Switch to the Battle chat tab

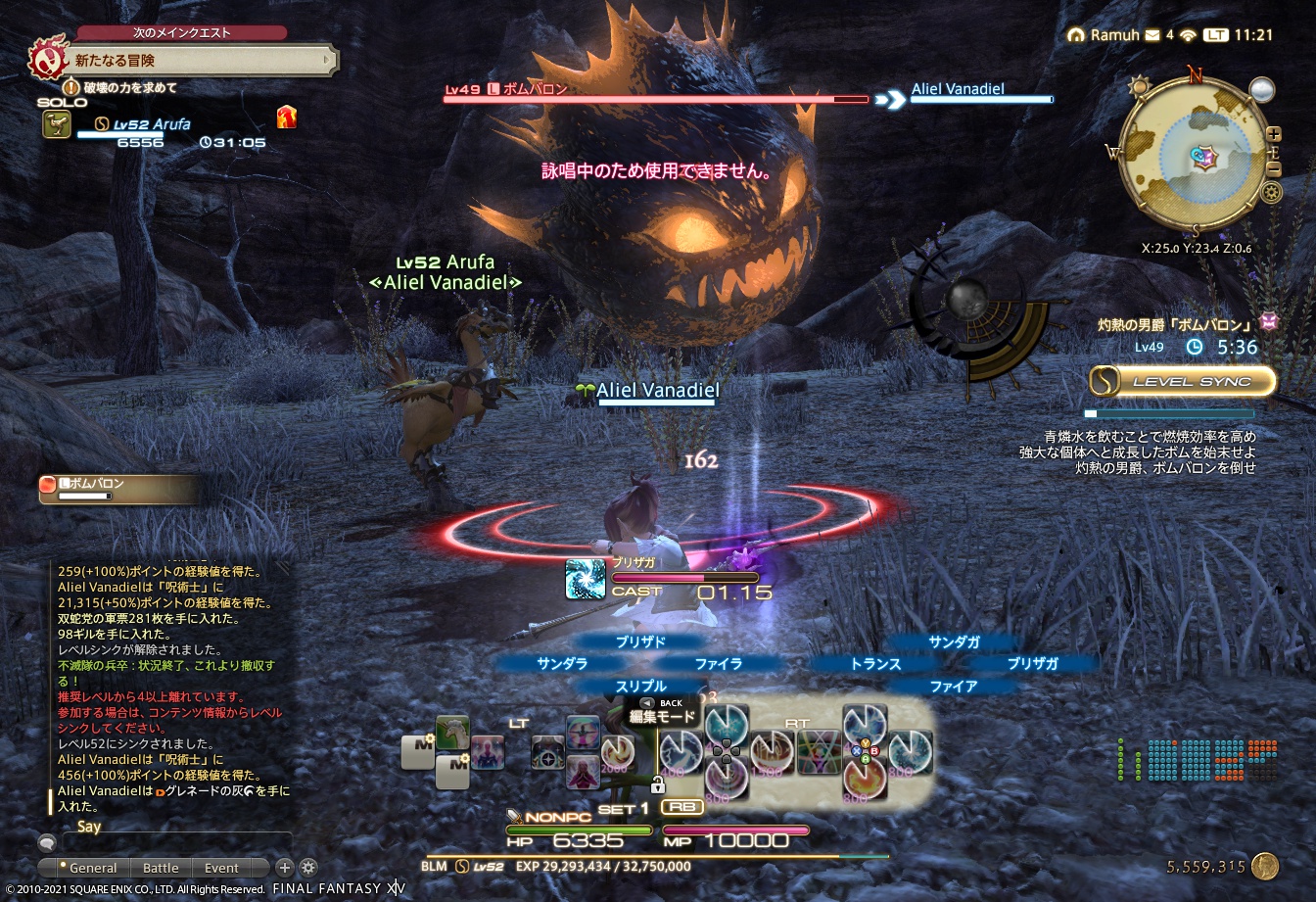pyautogui.click(x=161, y=868)
